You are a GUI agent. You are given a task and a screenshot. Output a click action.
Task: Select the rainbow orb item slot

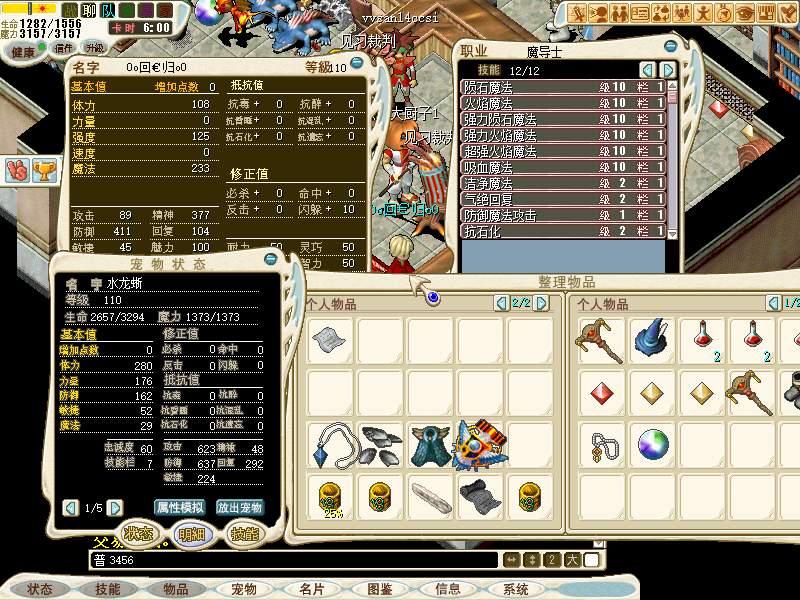point(653,443)
